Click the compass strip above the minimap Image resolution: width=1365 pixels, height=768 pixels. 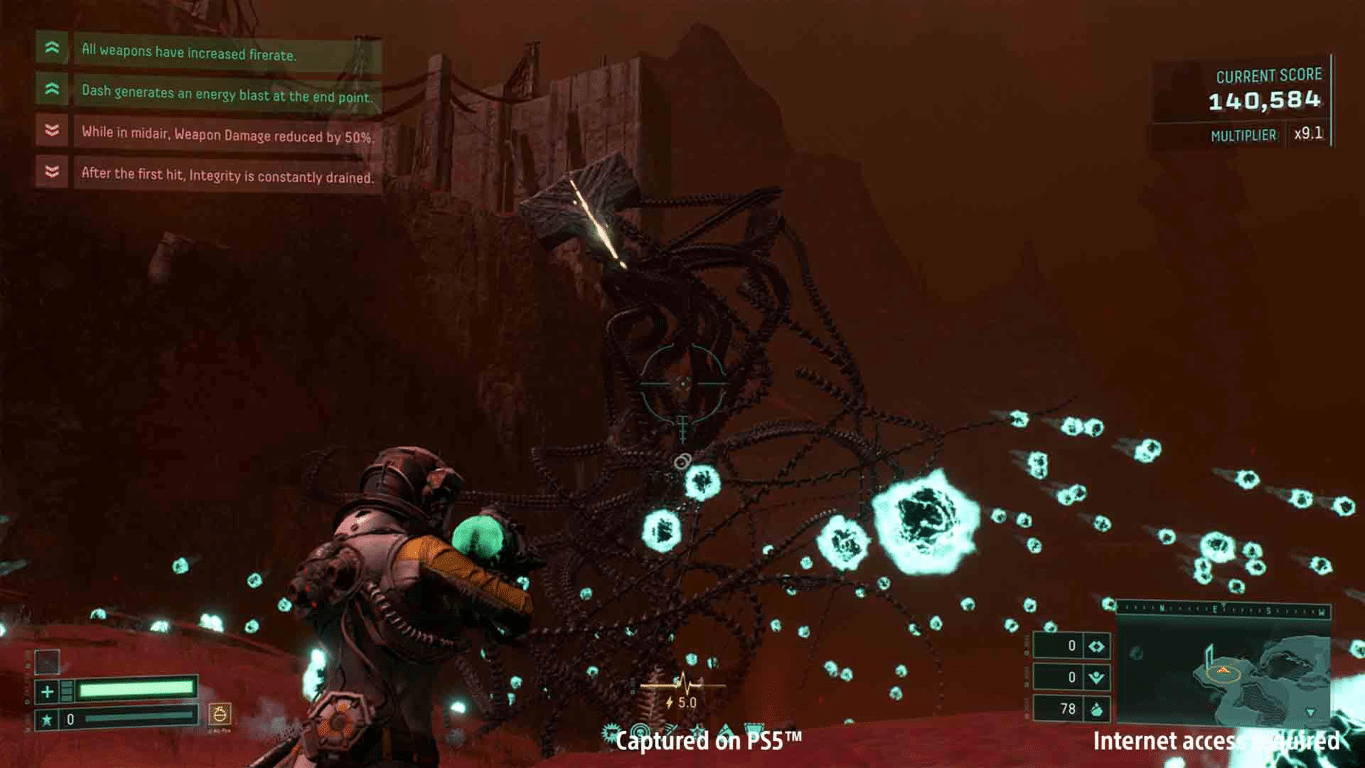[x=1222, y=608]
